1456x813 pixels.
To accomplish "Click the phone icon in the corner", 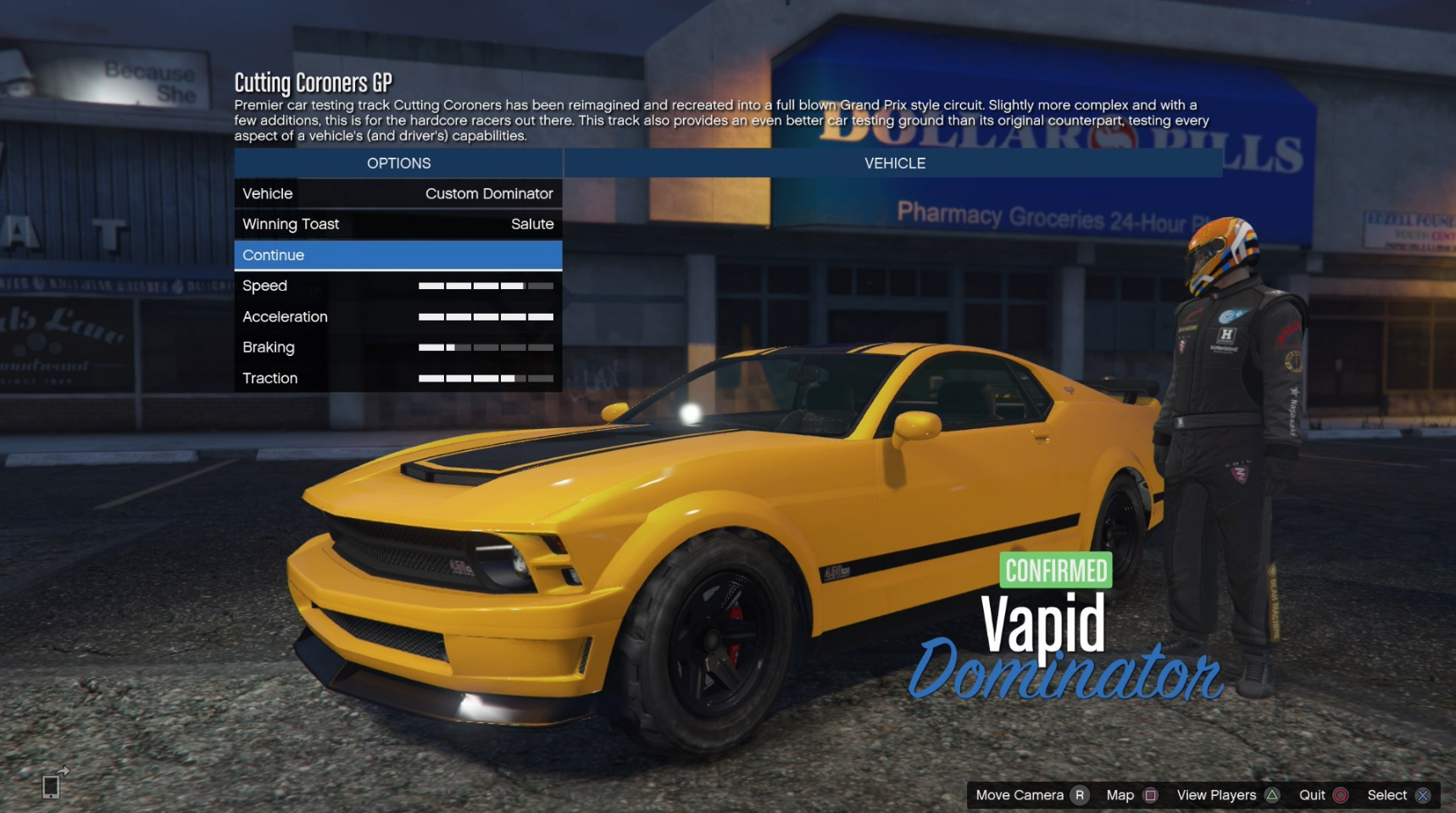I will [52, 785].
